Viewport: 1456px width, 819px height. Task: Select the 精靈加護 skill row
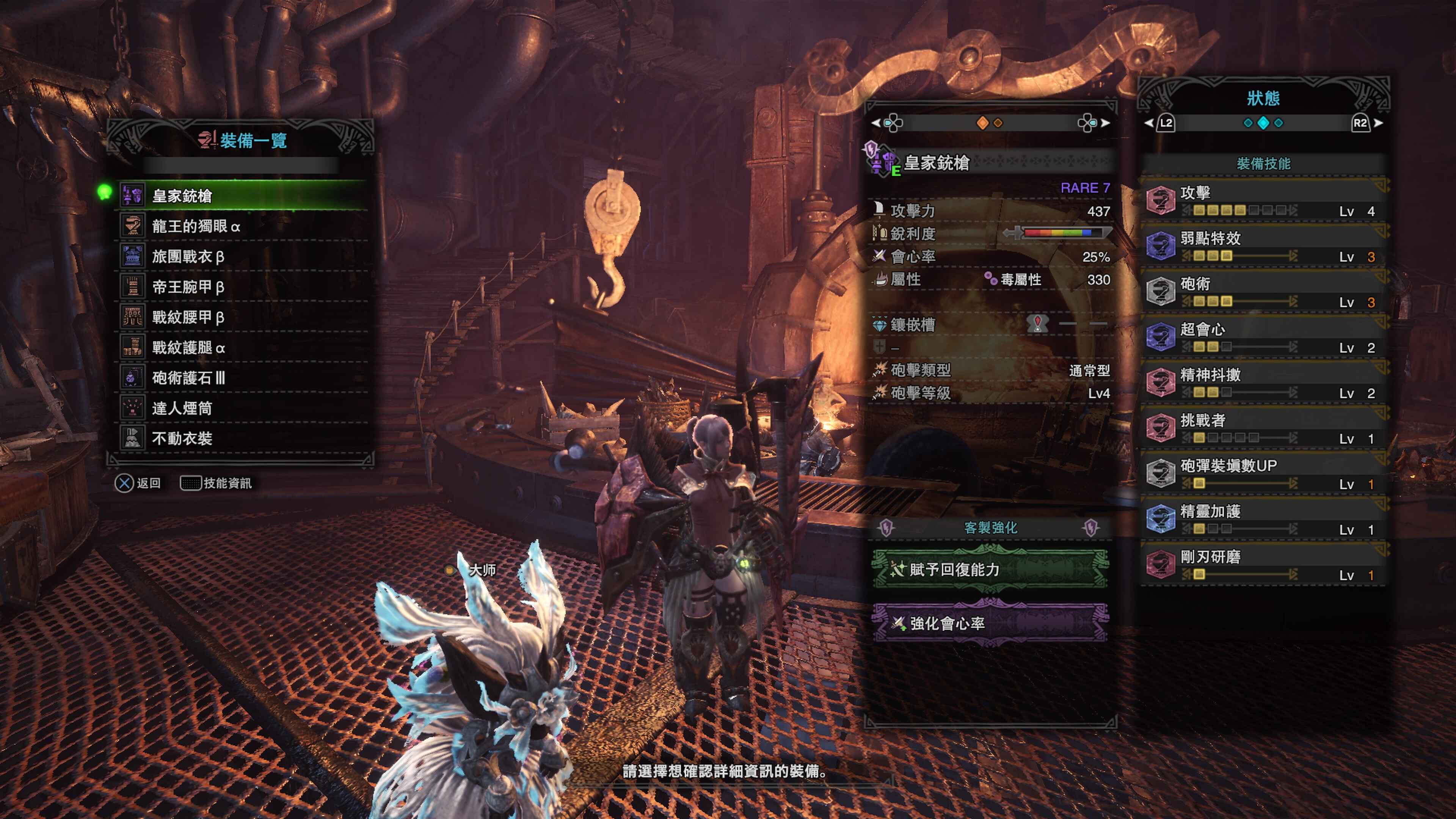click(x=1264, y=519)
